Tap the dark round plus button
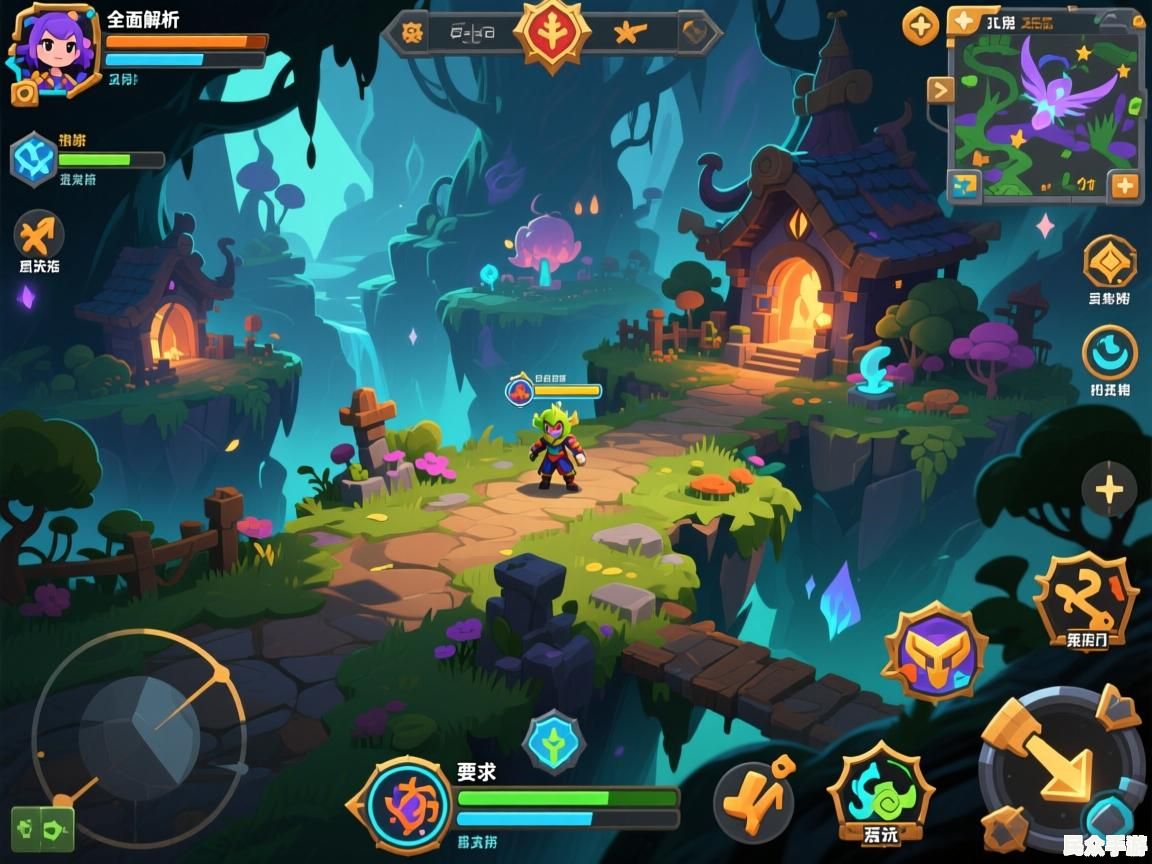1152x864 pixels. (x=1109, y=490)
